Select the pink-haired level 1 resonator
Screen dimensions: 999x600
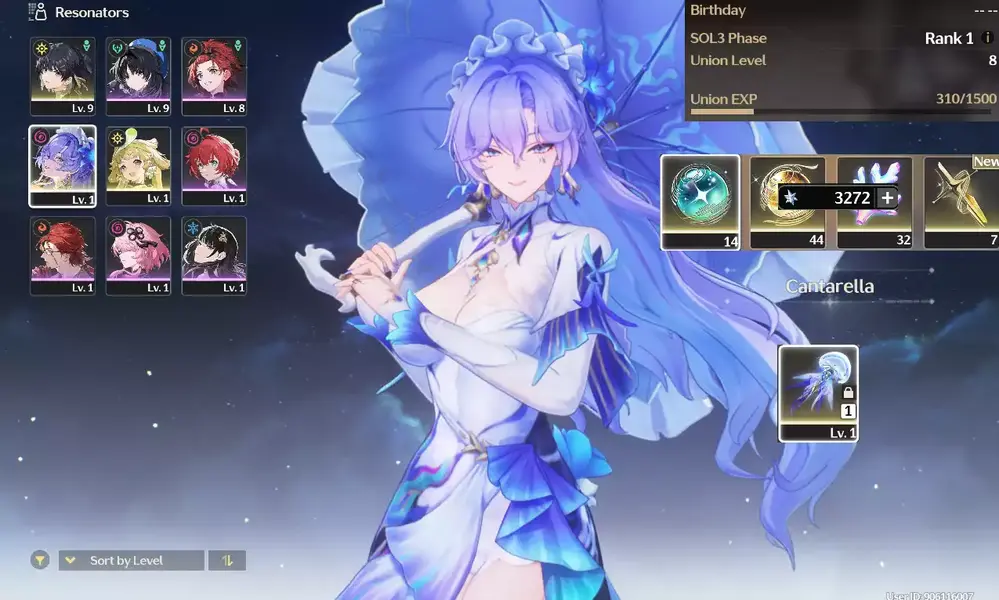(138, 255)
